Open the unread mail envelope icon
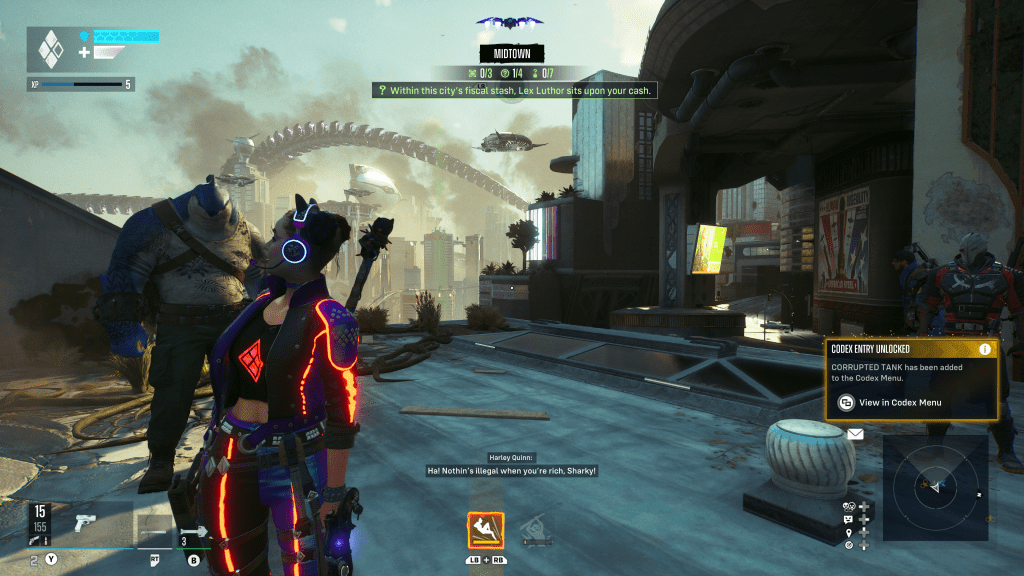The image size is (1024, 576). point(855,434)
